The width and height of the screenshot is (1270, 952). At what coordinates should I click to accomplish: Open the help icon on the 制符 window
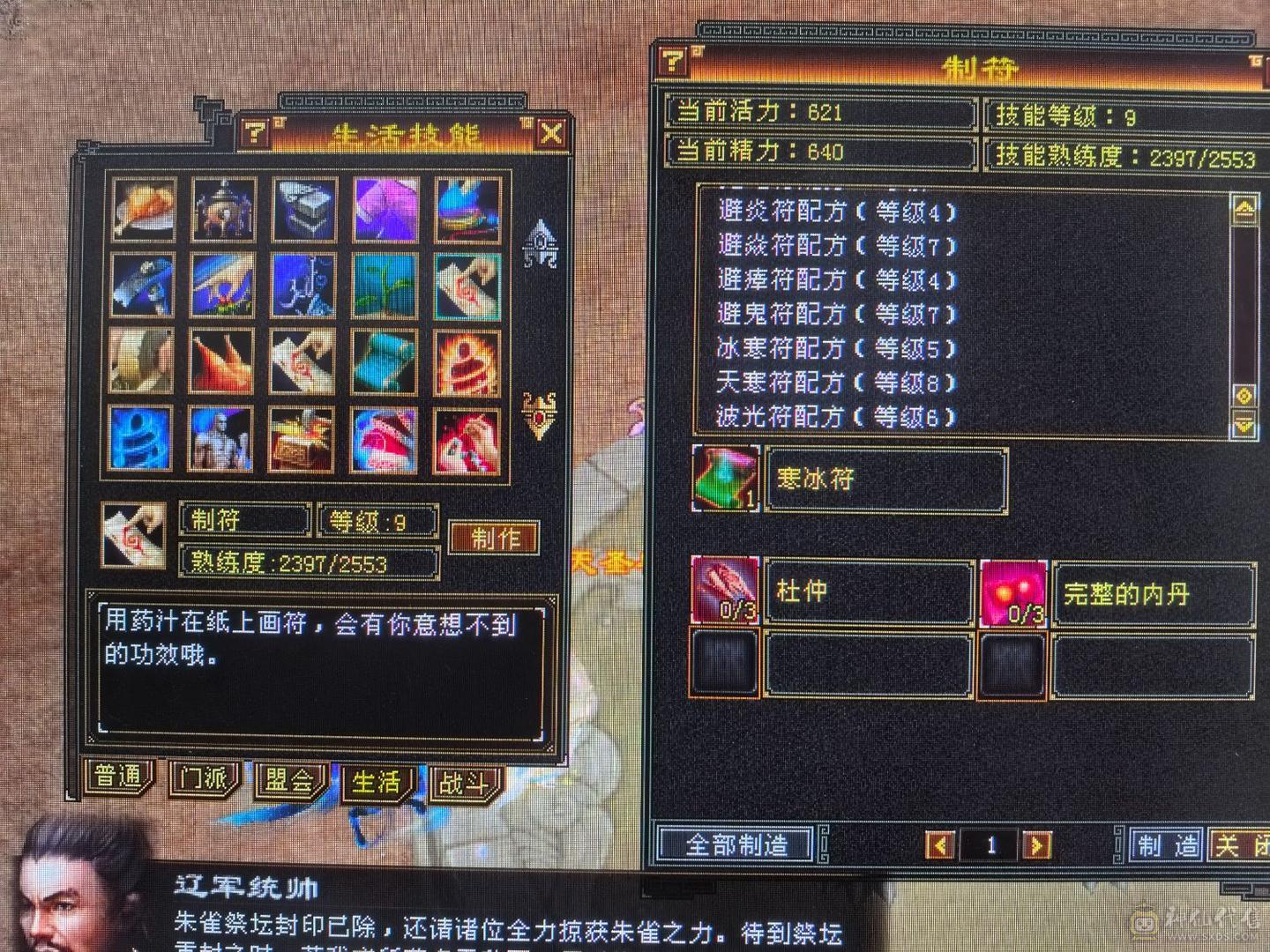click(673, 60)
